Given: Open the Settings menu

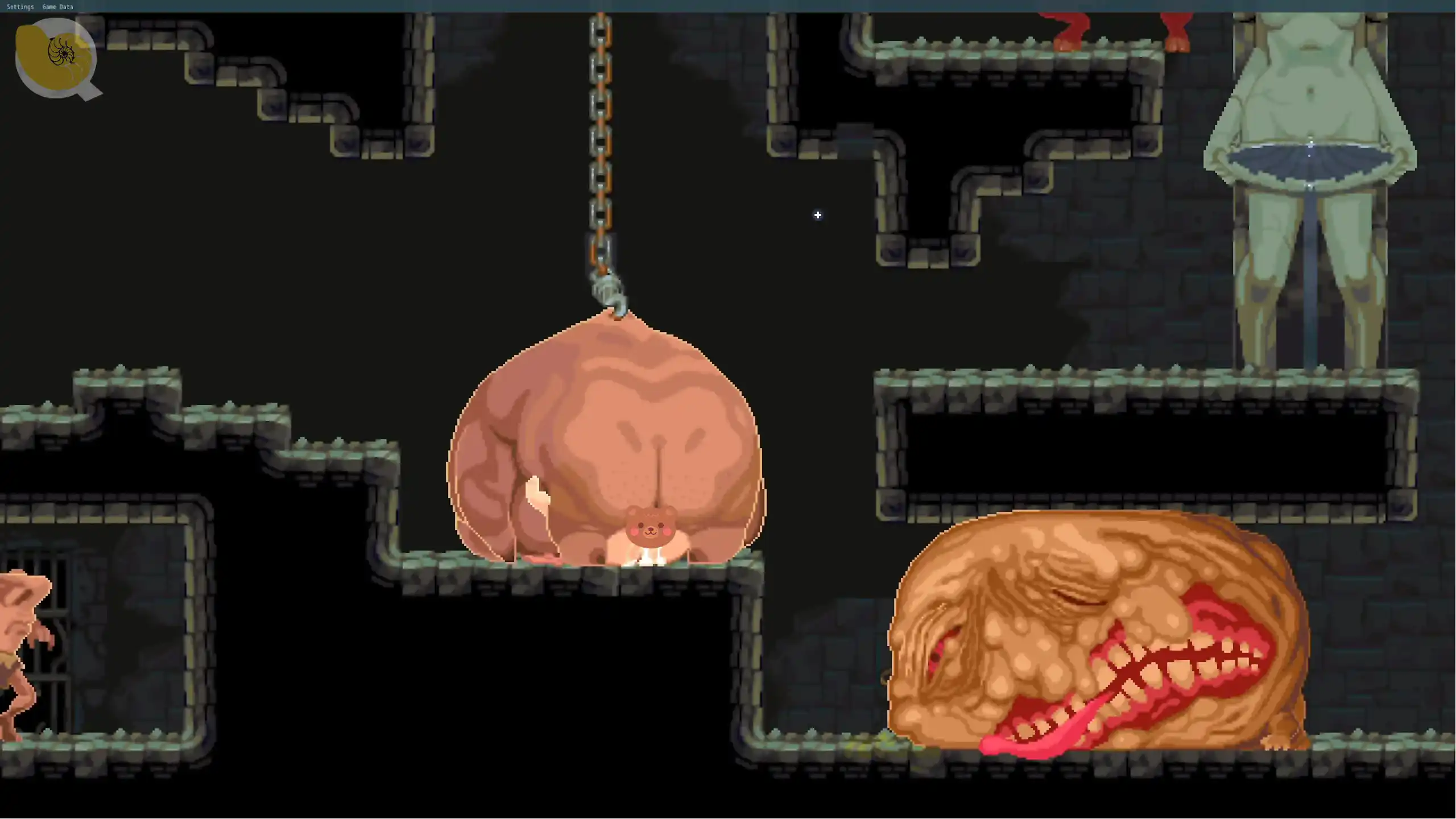Looking at the screenshot, I should [20, 7].
